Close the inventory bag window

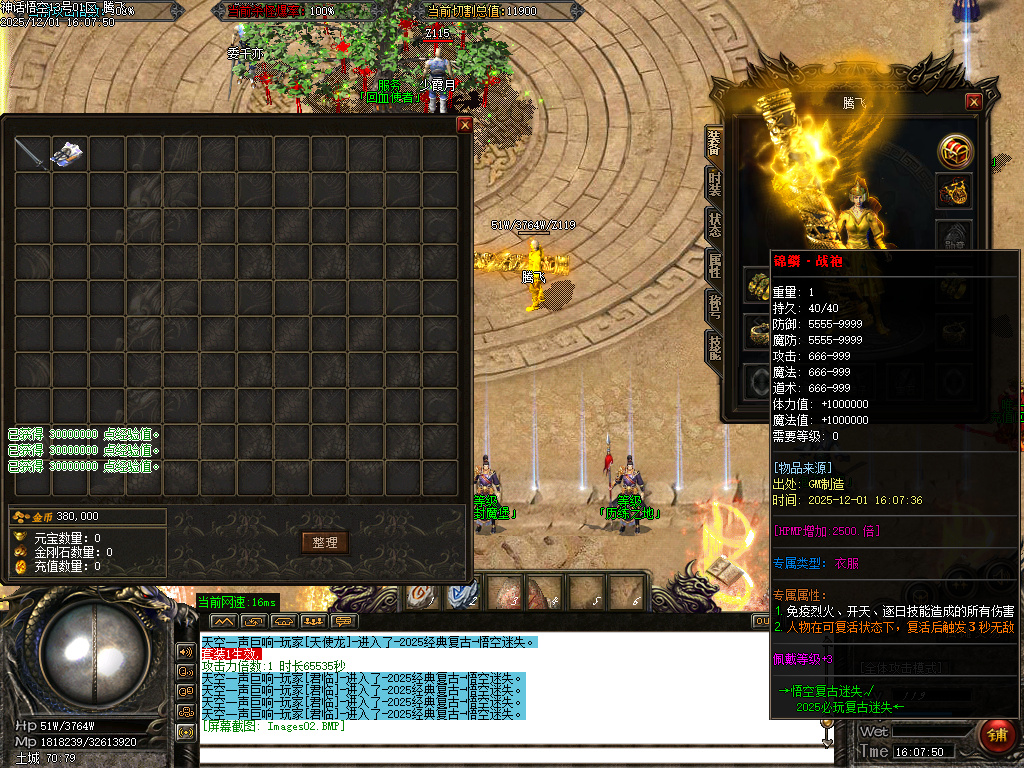click(464, 125)
